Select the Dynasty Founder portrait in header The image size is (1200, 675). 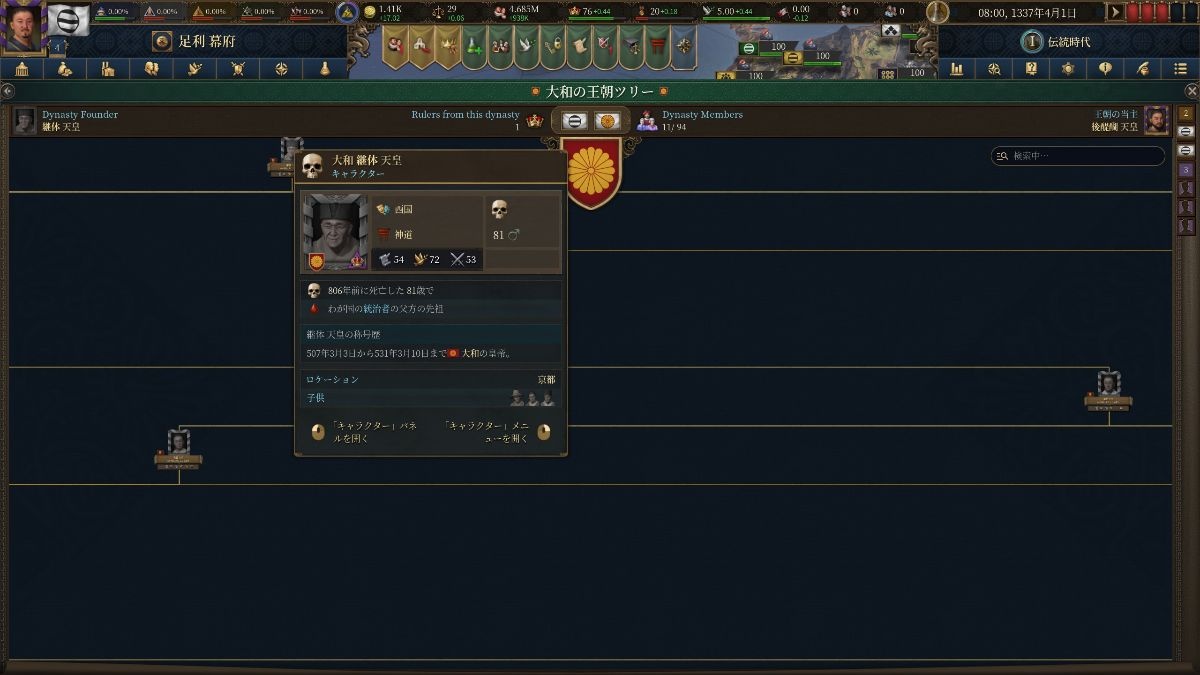25,120
